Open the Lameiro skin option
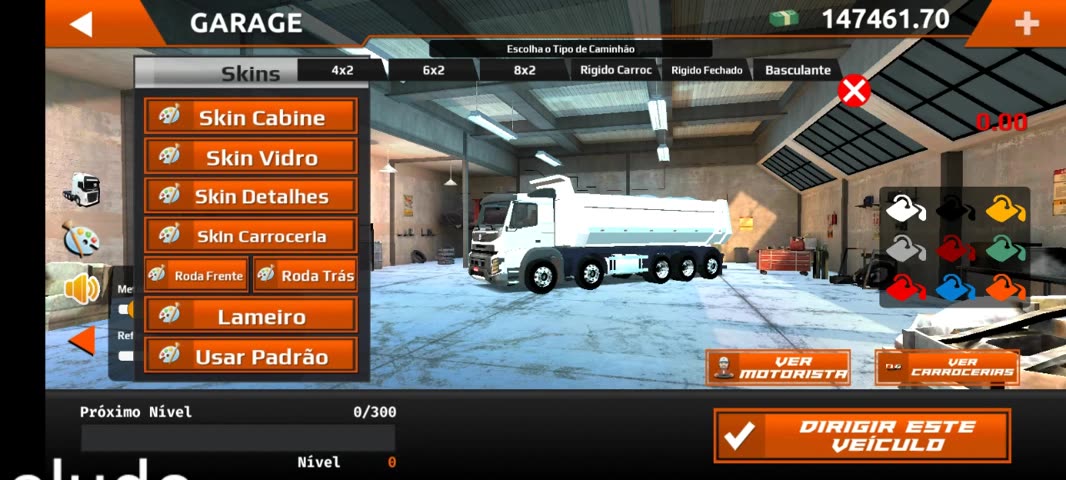The image size is (1066, 480). tap(251, 316)
